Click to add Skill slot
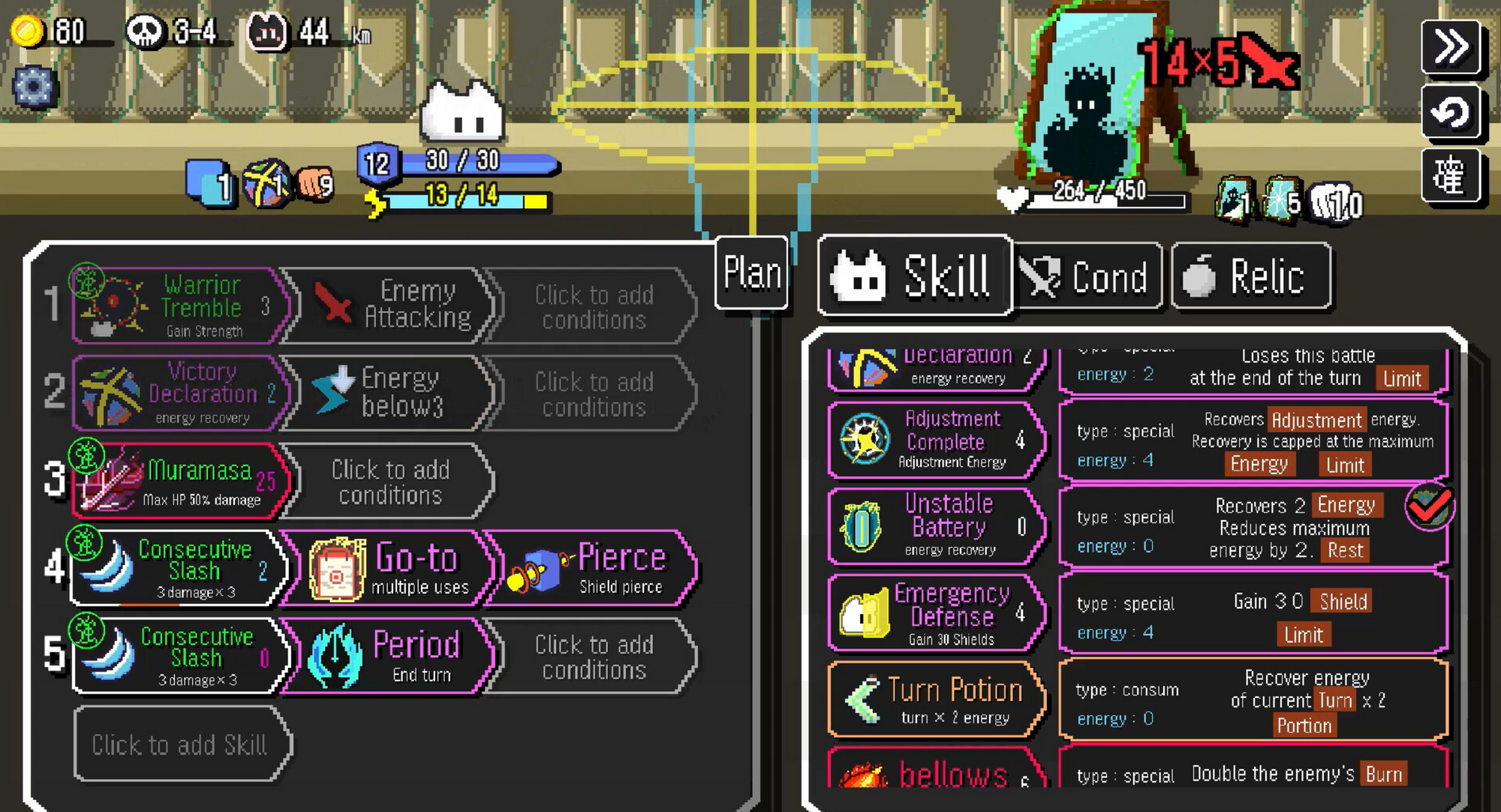 pos(180,744)
